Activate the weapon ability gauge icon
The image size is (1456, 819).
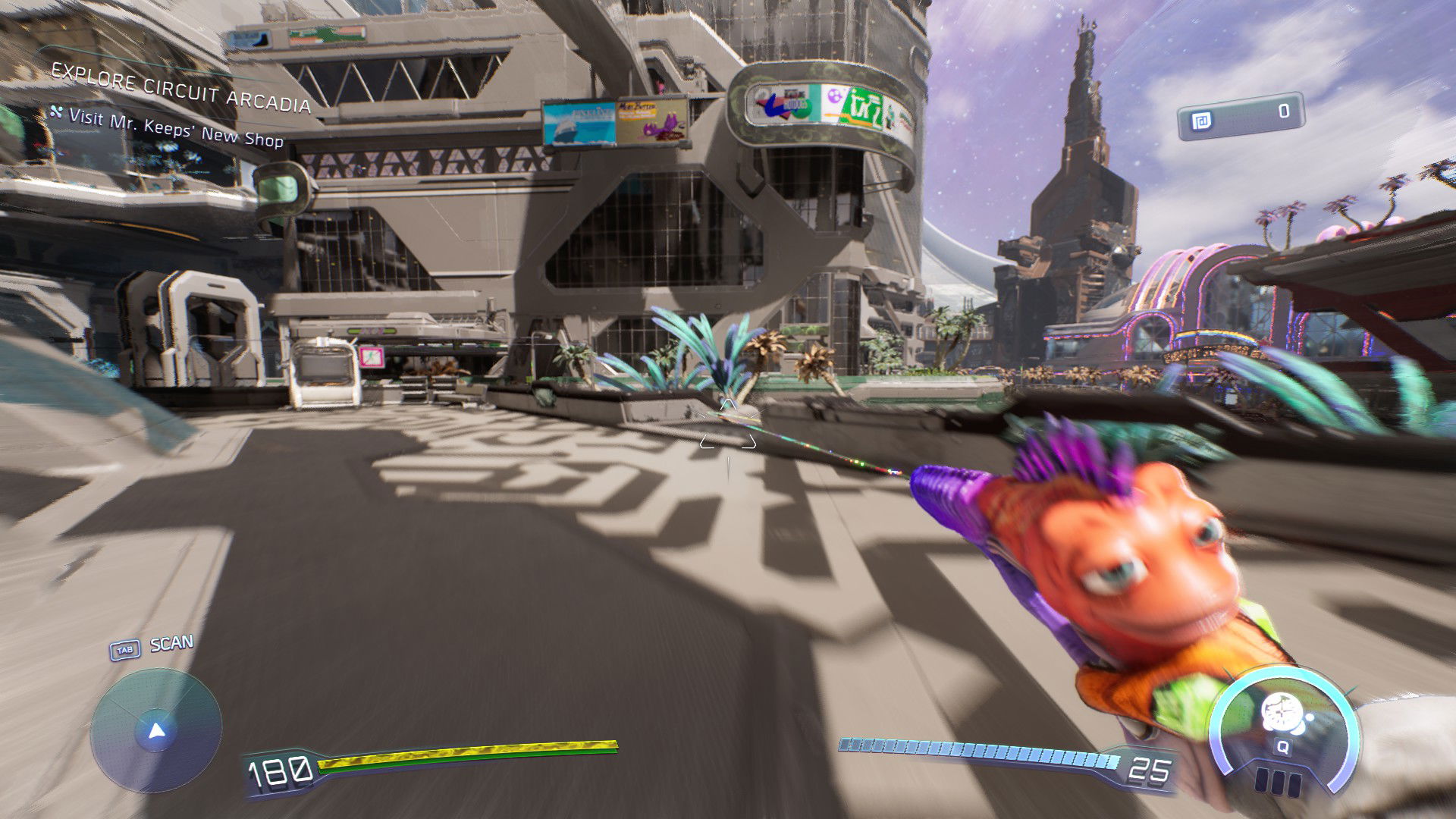[x=1282, y=716]
